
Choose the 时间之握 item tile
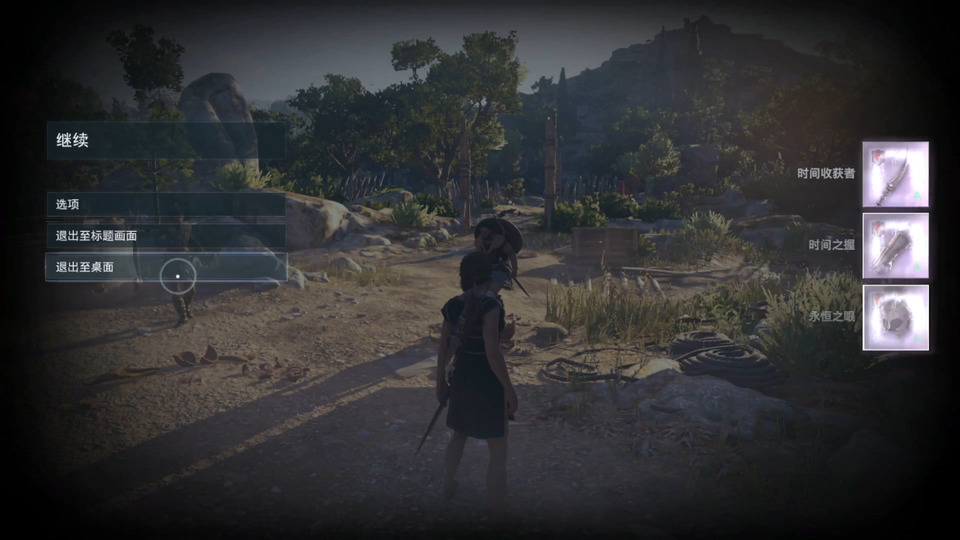click(x=895, y=246)
